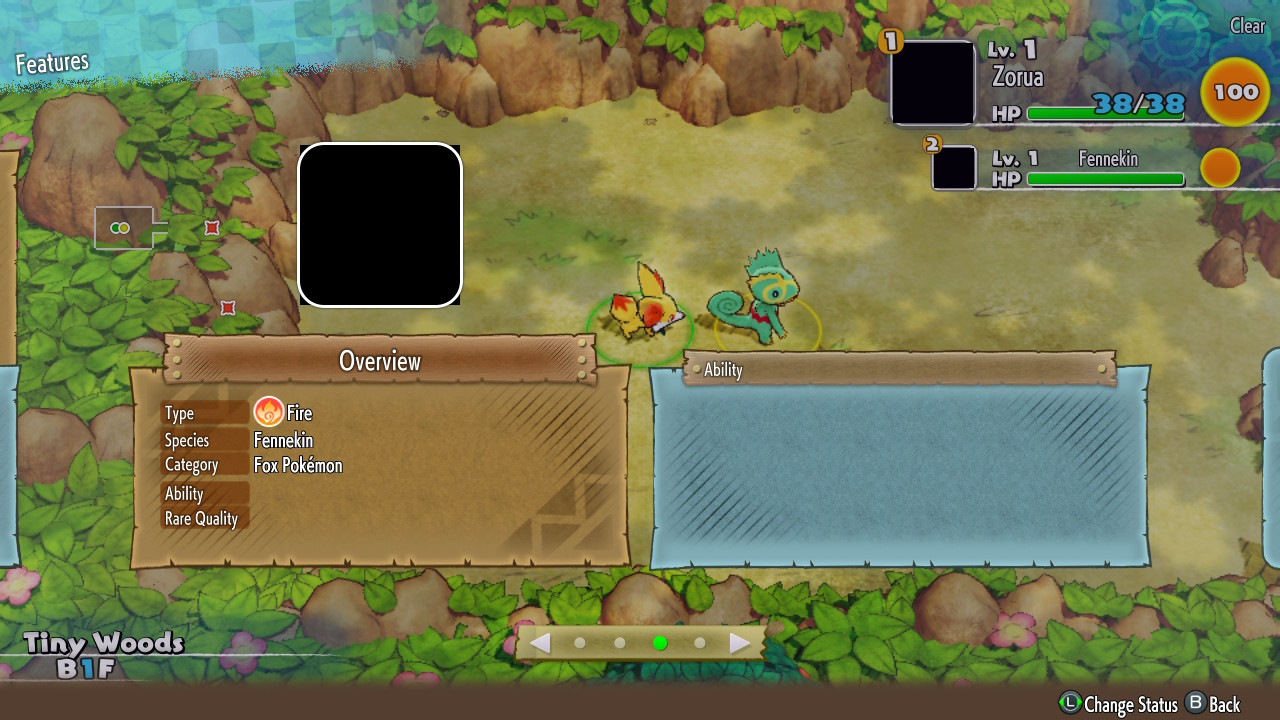This screenshot has width=1280, height=720.
Task: Click the Overview panel header
Action: (x=380, y=361)
